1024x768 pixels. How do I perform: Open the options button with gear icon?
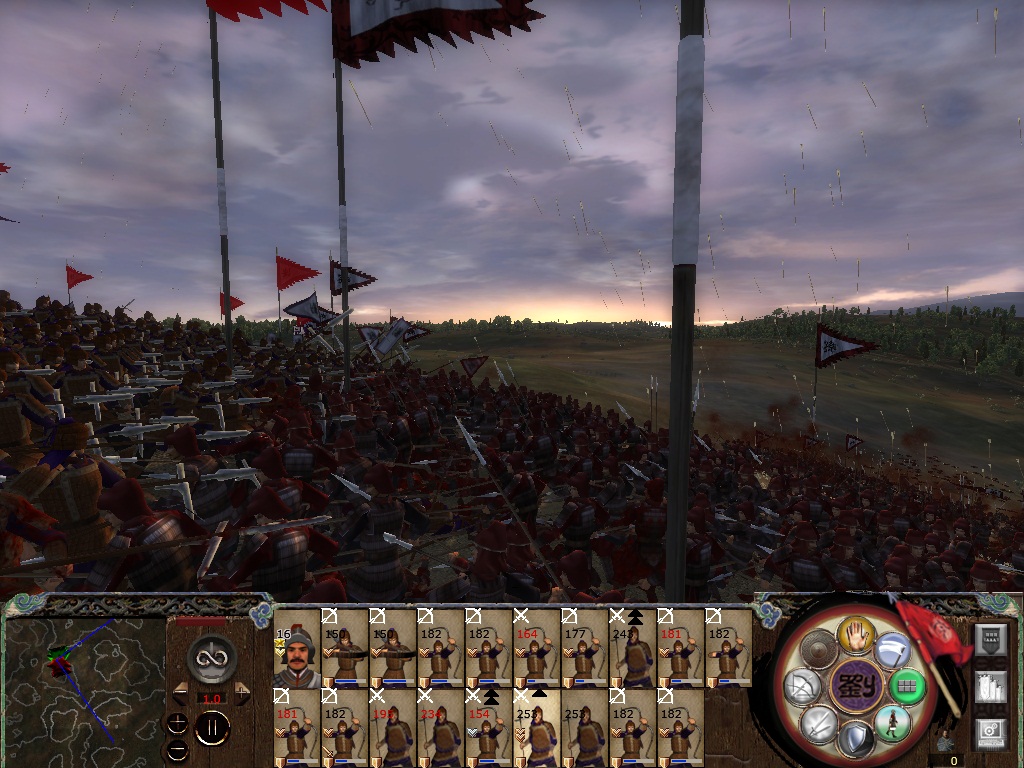989,733
